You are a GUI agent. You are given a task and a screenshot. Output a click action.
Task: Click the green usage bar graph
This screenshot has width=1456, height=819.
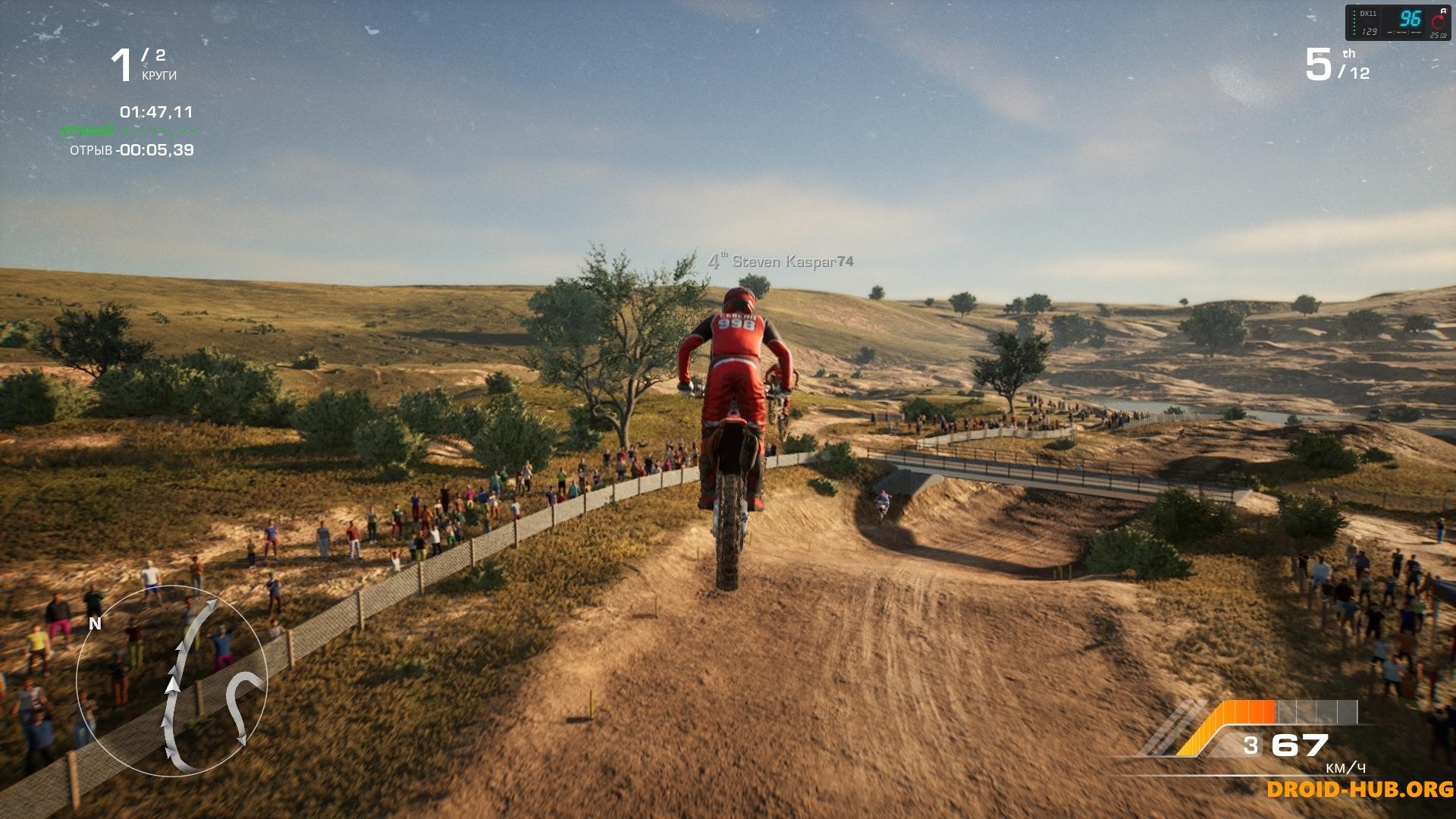pyautogui.click(x=1354, y=22)
